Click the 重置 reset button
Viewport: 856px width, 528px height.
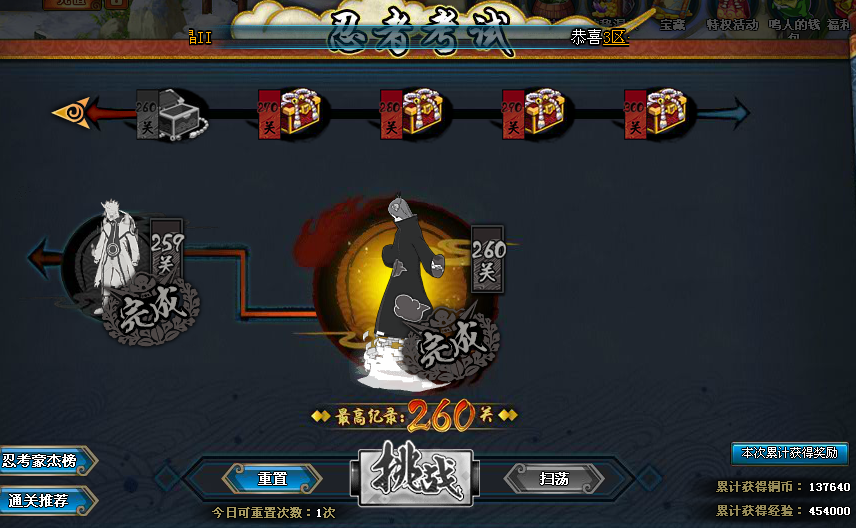click(x=272, y=479)
